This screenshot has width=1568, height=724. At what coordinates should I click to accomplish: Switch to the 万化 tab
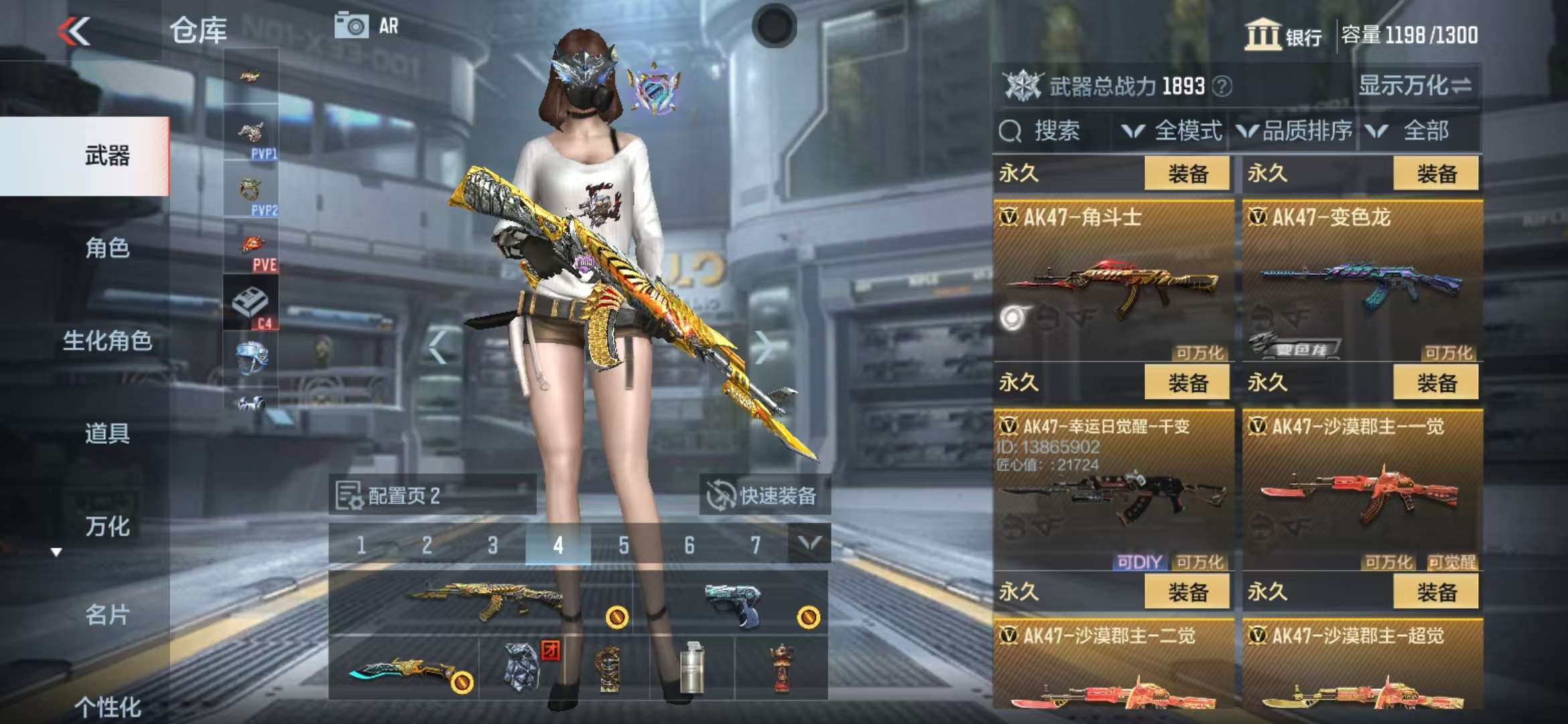(107, 526)
